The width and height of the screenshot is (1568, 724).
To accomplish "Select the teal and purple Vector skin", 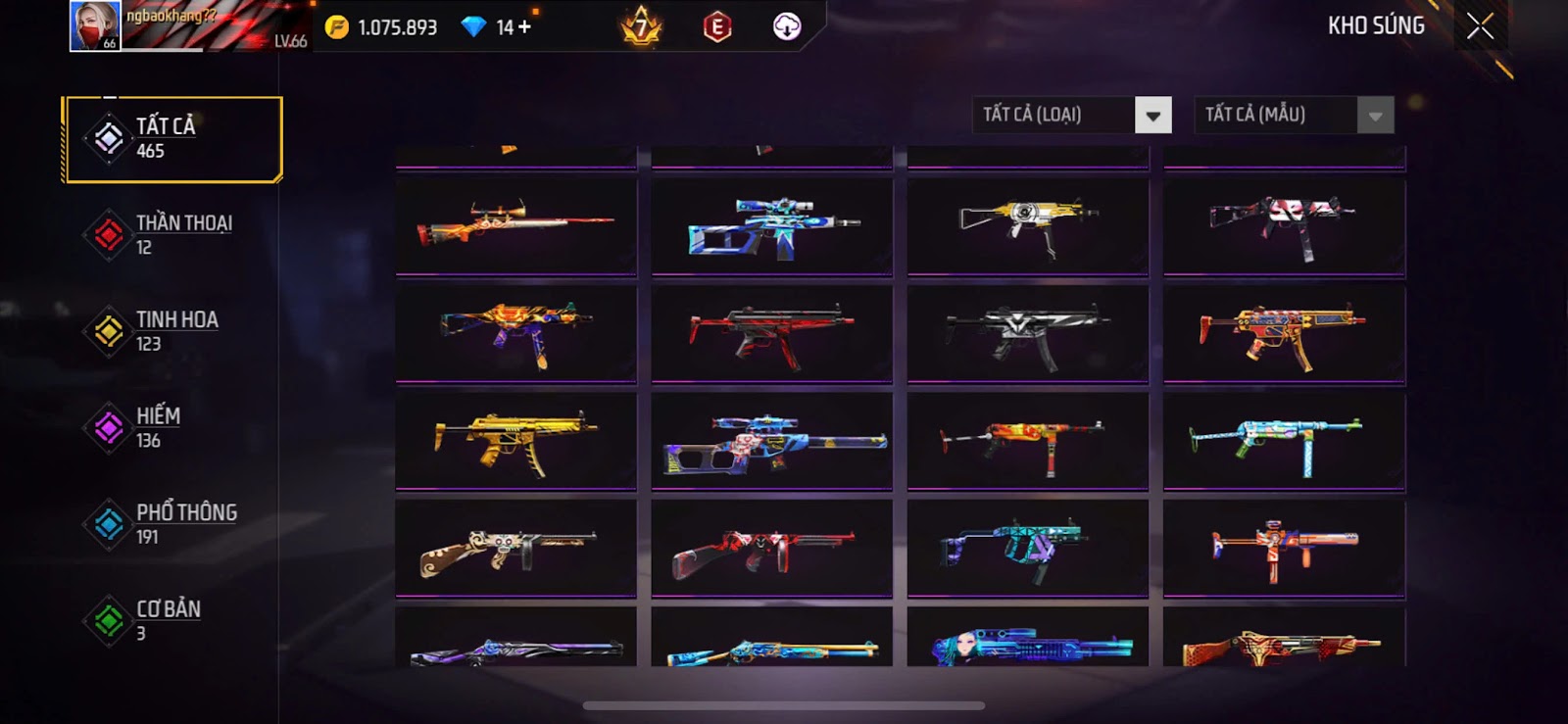I will click(1027, 549).
